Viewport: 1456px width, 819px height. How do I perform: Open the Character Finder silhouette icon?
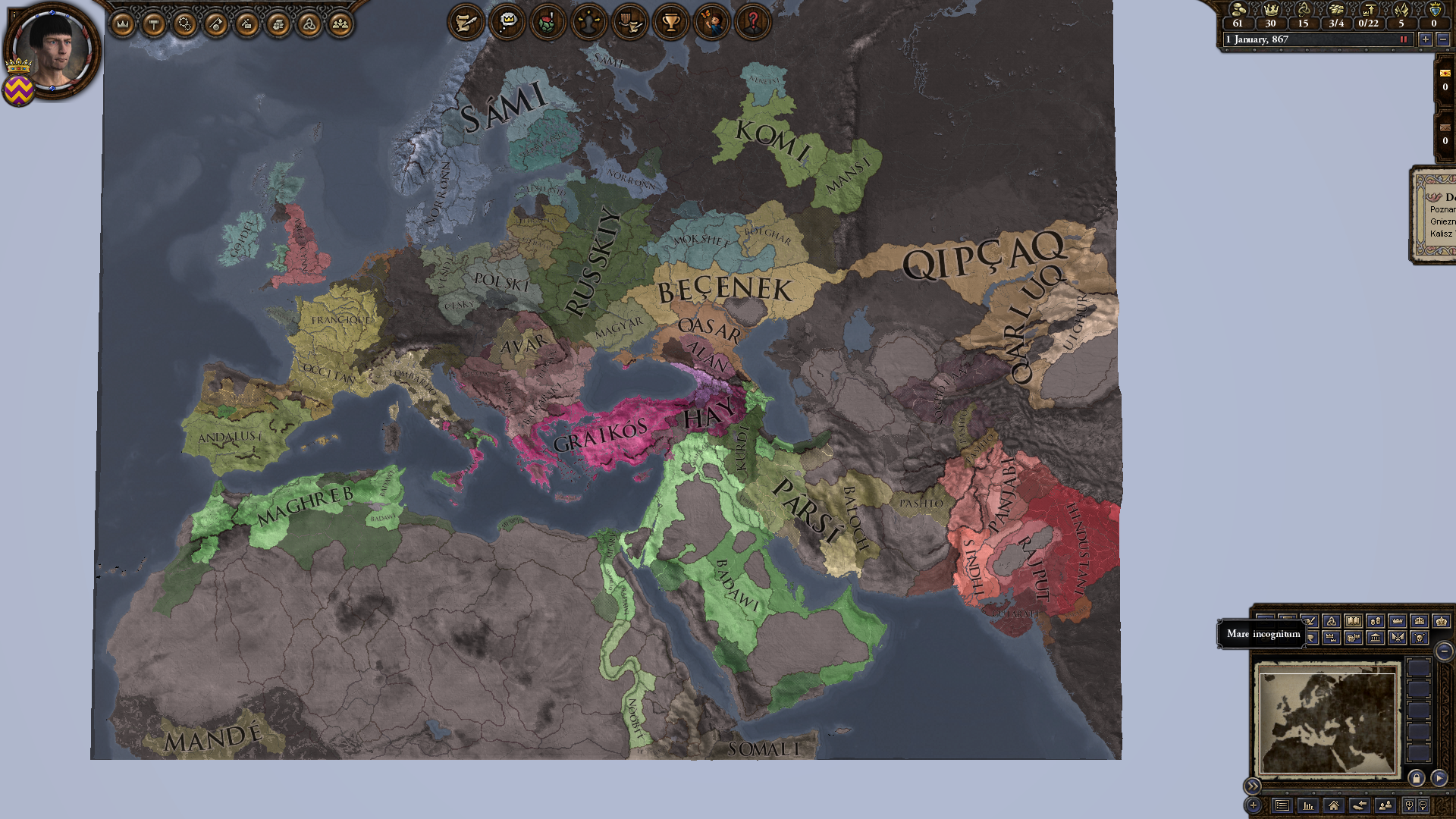coord(587,23)
